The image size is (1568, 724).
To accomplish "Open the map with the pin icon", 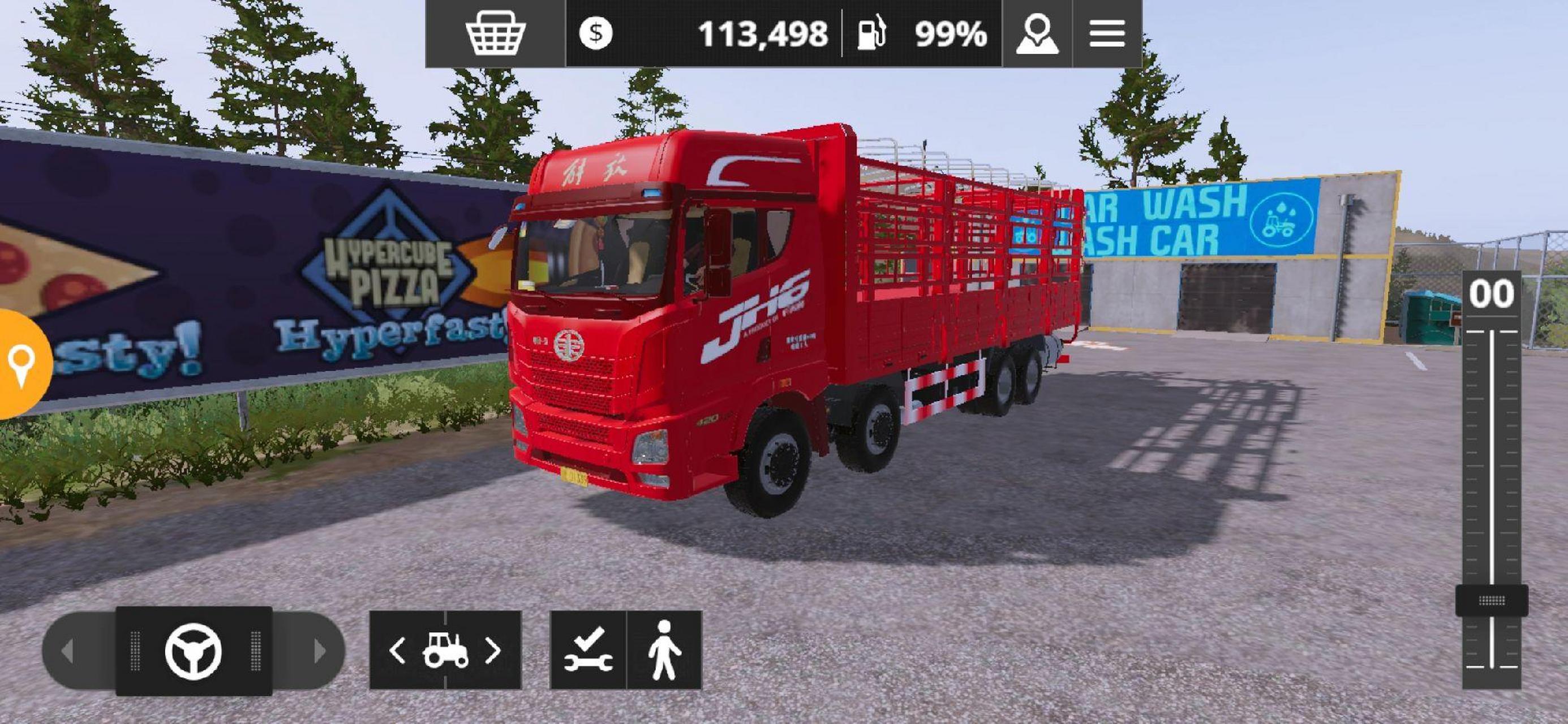I will [x=1037, y=33].
